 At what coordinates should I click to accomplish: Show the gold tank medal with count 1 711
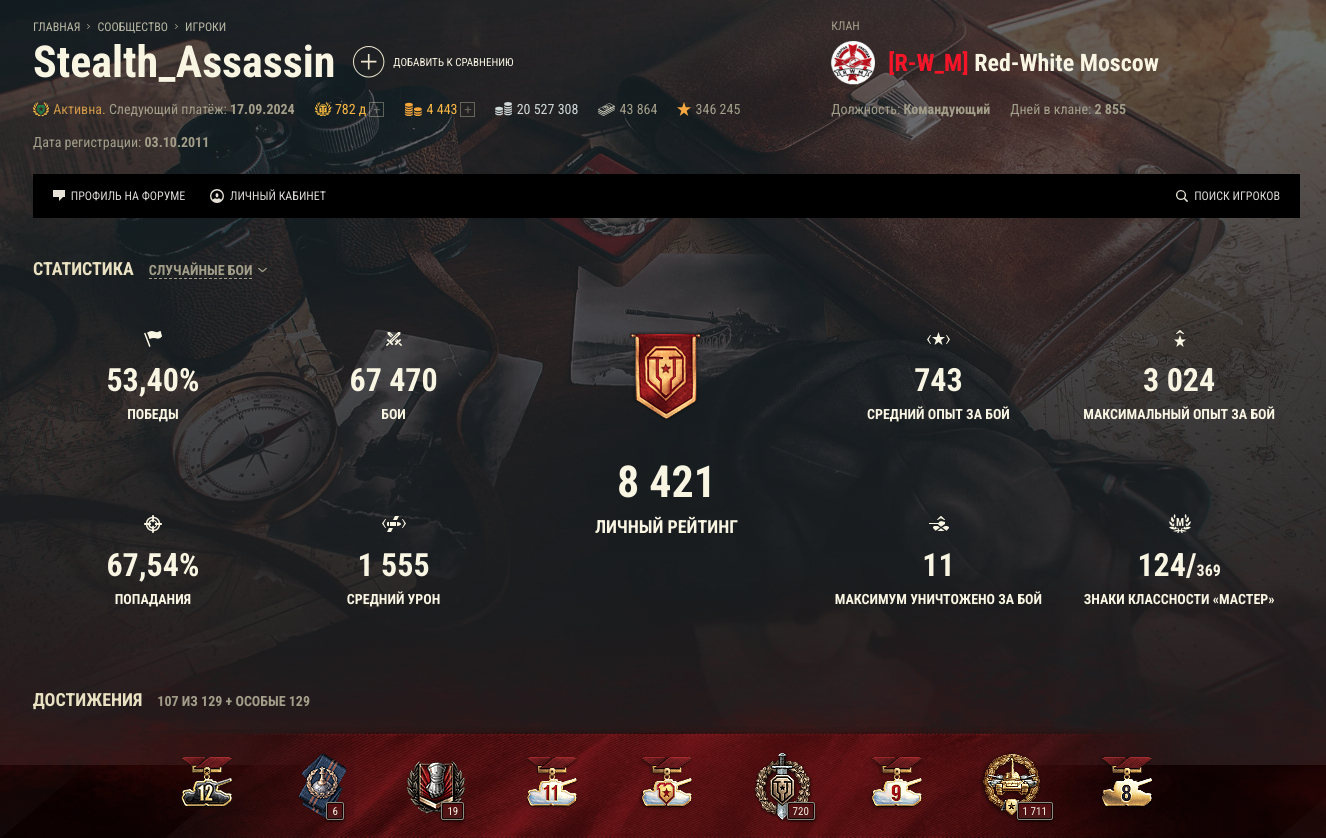tap(1013, 785)
